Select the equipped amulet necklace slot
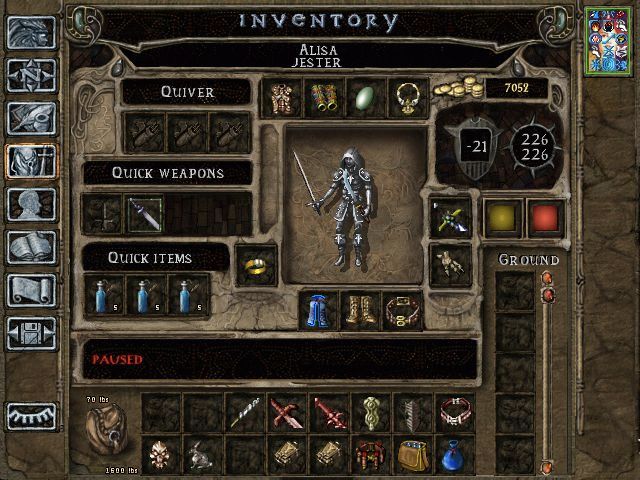This screenshot has height=480, width=640. point(405,98)
